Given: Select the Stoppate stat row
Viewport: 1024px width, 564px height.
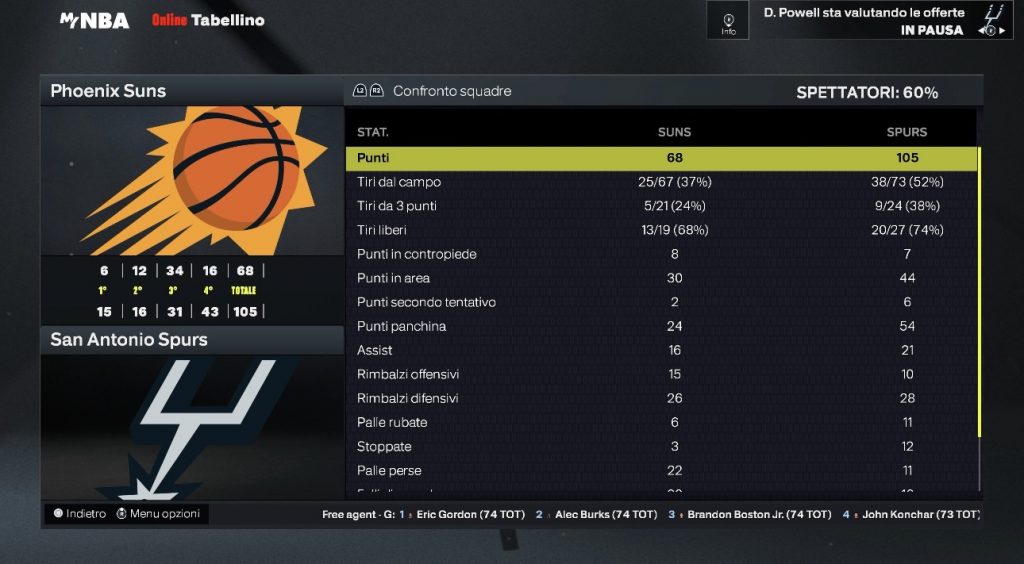Looking at the screenshot, I should (661, 446).
